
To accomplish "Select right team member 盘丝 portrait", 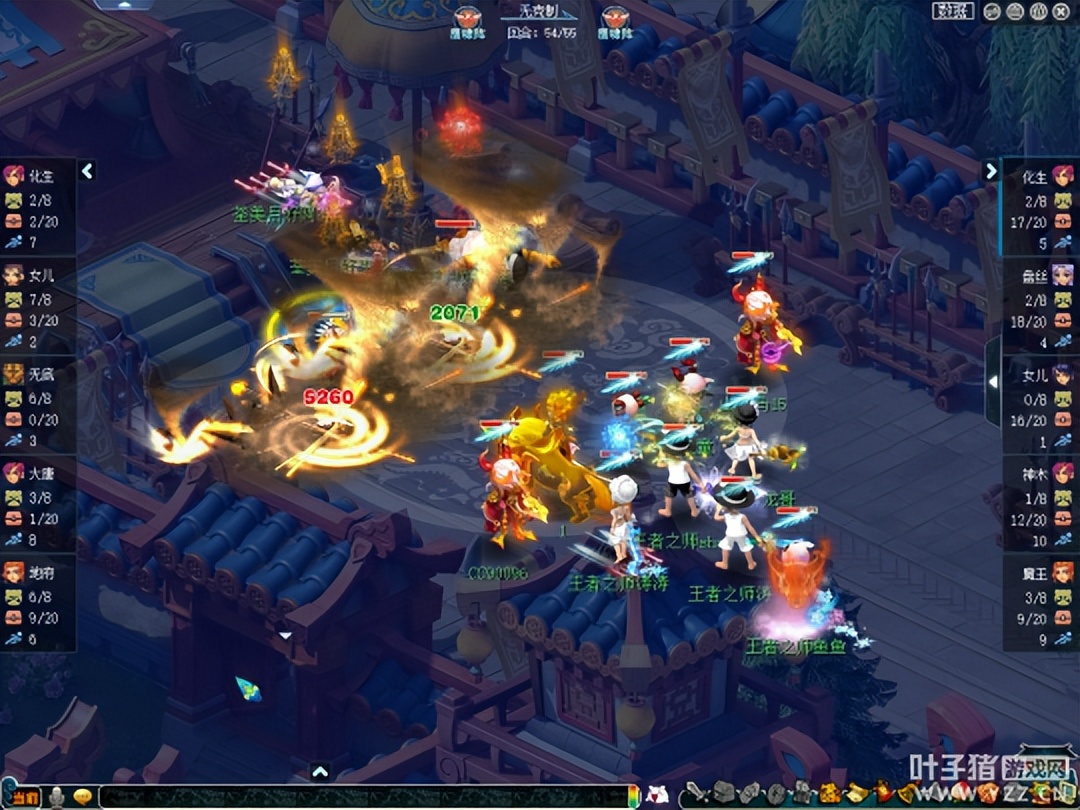I will [x=1062, y=276].
